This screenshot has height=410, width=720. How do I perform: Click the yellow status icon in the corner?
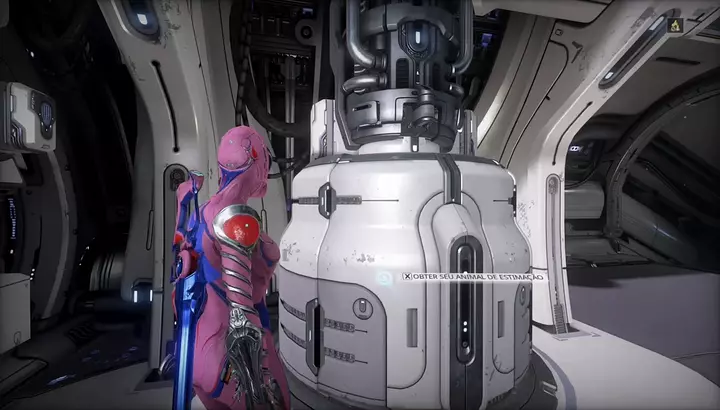[x=674, y=24]
